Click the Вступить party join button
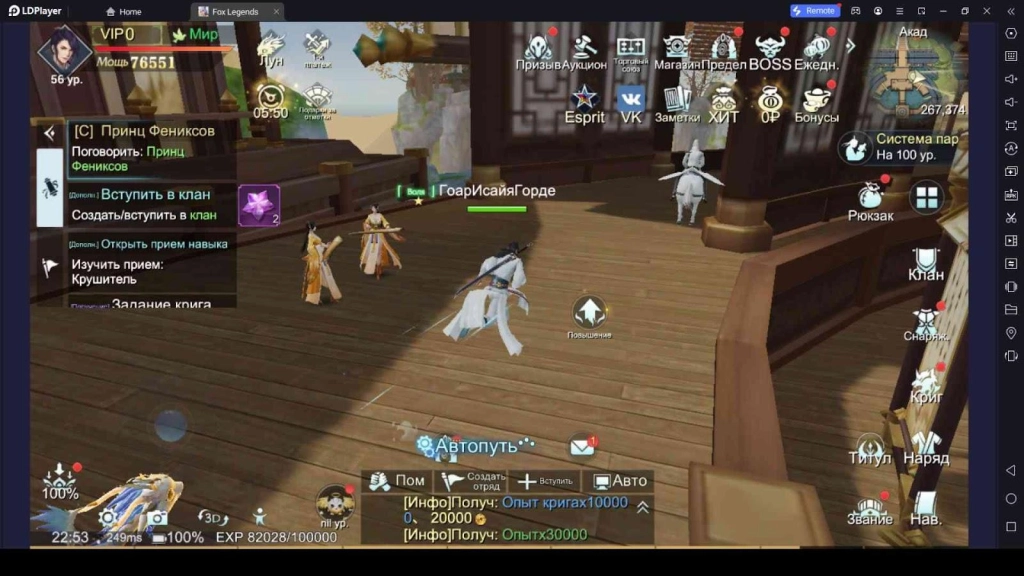 [x=544, y=481]
